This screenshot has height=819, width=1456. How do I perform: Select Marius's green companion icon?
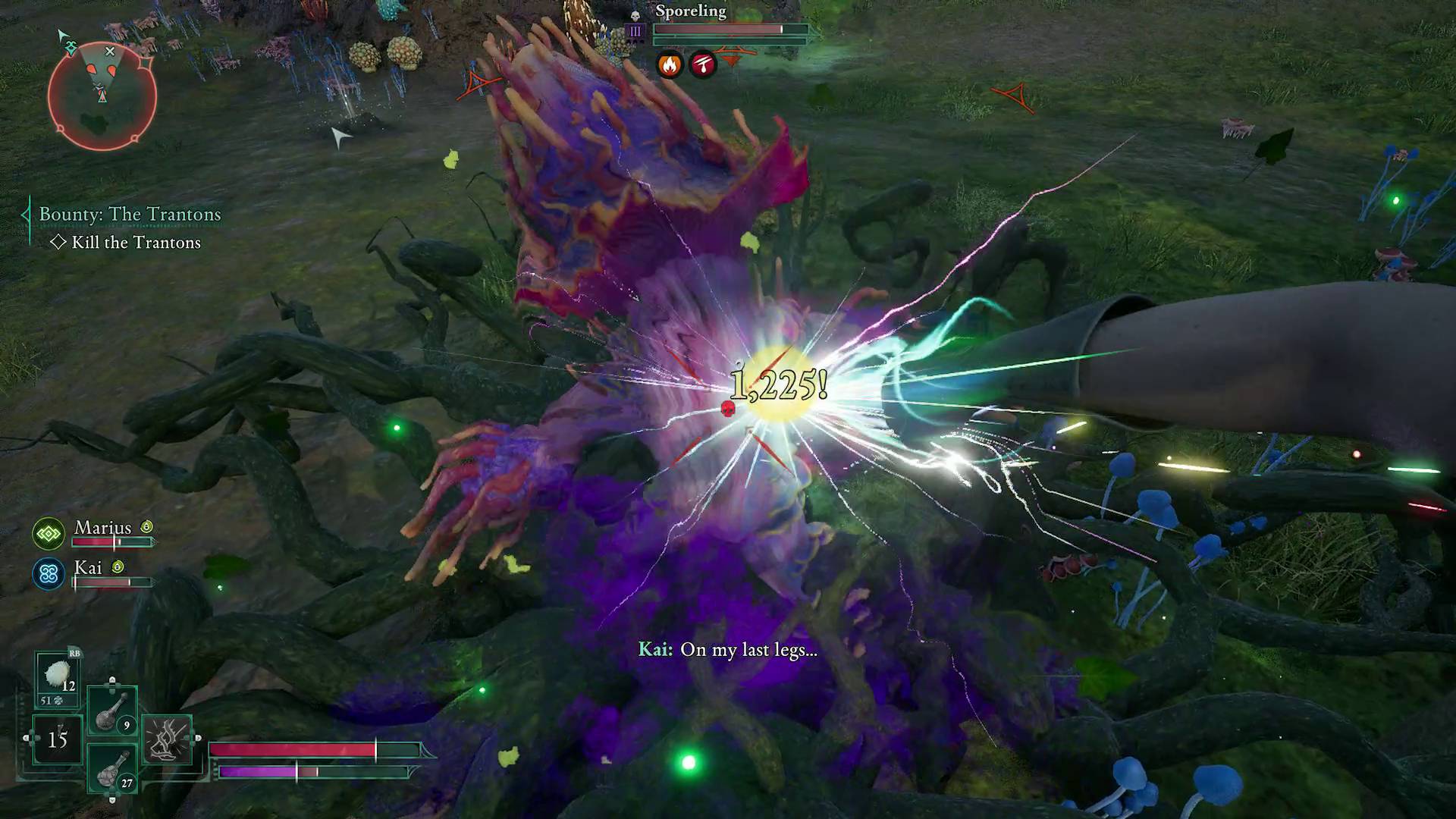(x=49, y=534)
